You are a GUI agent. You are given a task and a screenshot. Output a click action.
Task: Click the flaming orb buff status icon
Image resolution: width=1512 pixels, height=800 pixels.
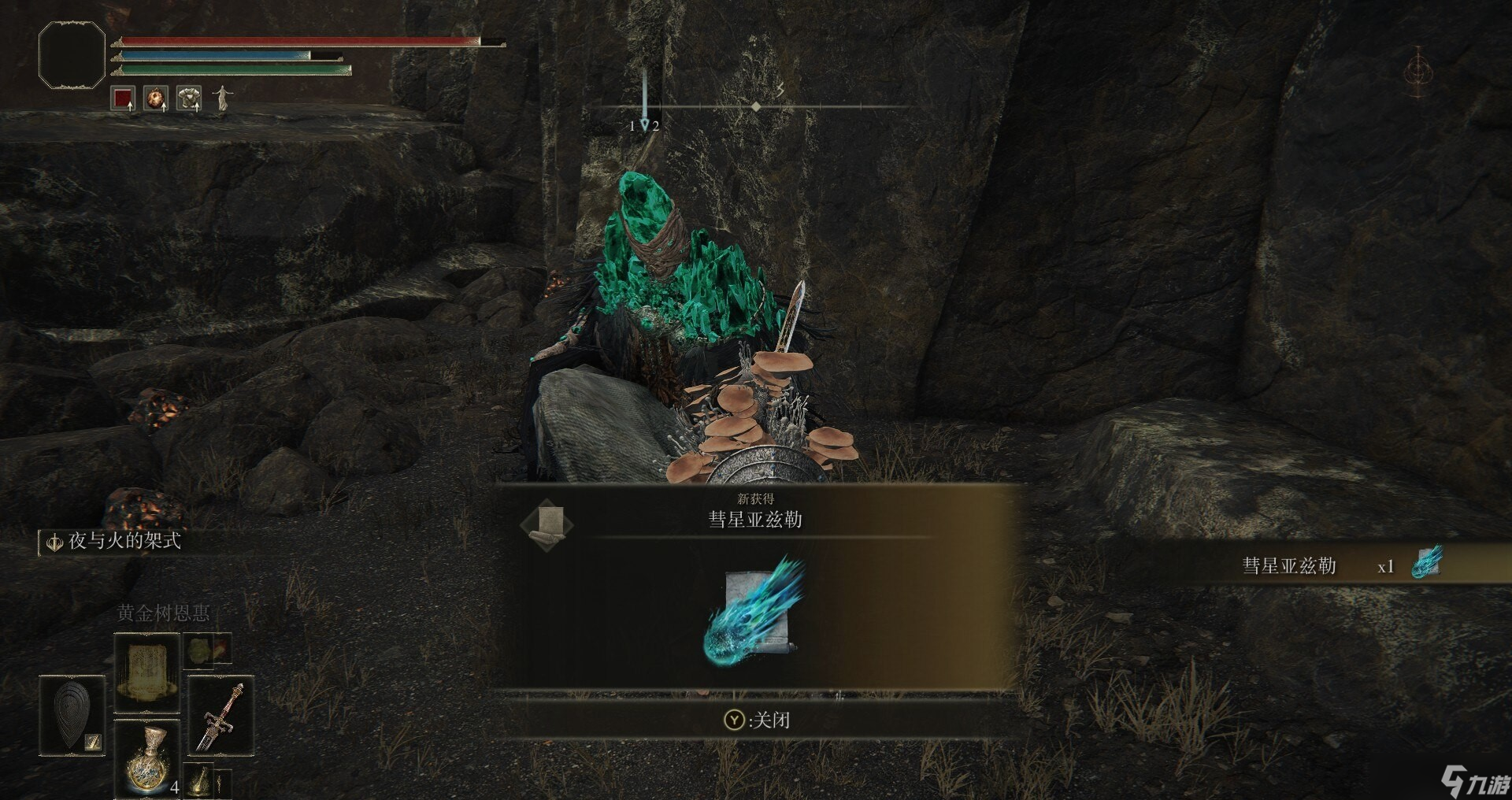tap(156, 98)
